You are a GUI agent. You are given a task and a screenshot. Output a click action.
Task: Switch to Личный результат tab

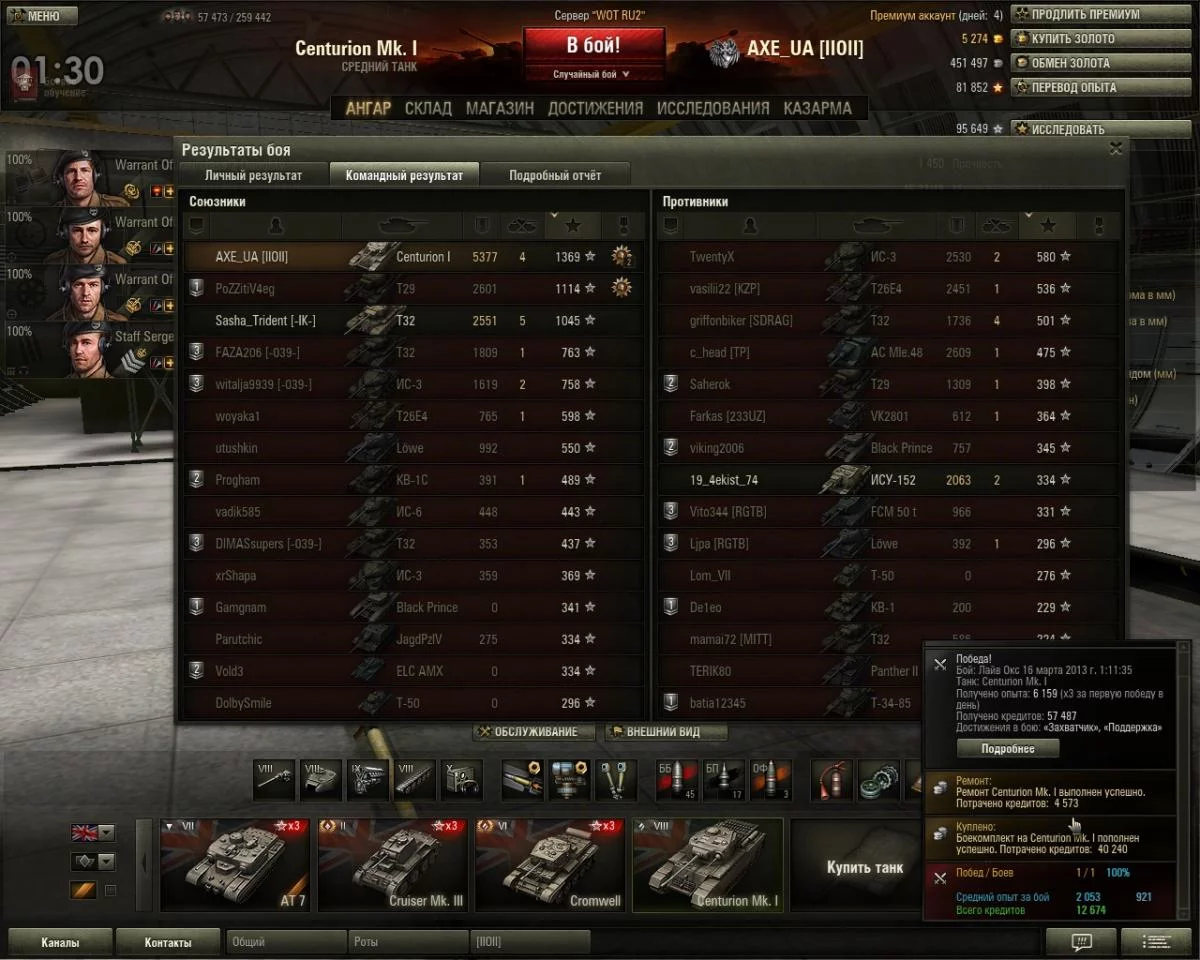(253, 175)
